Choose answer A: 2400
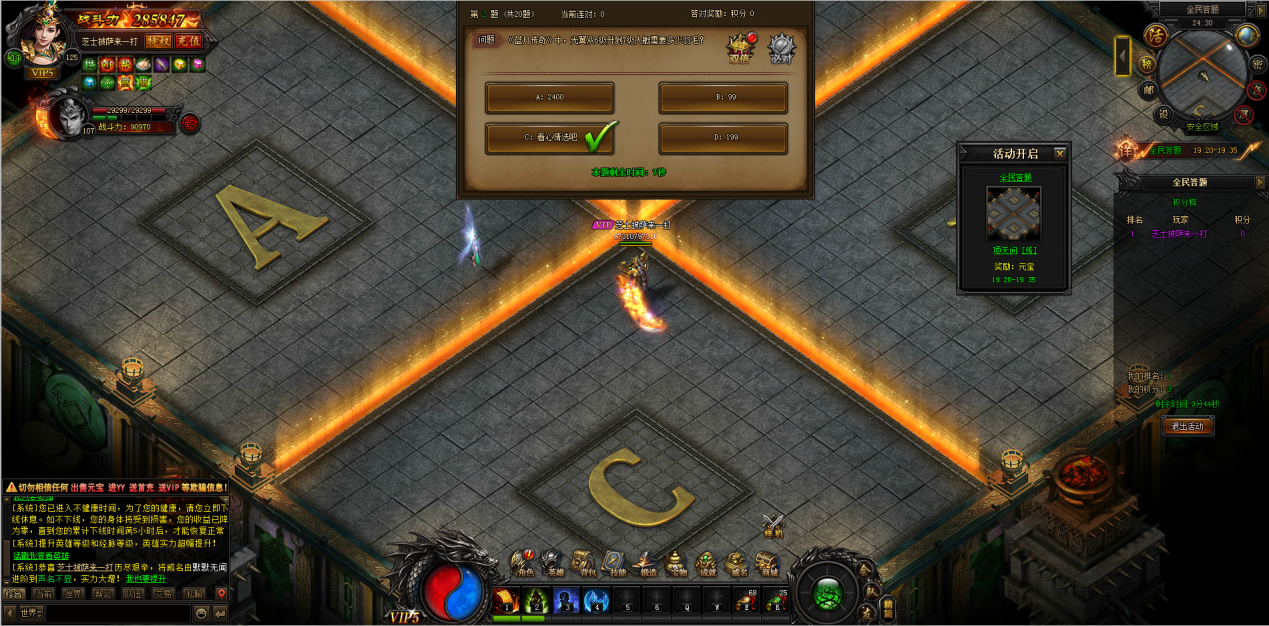Viewport: 1269px width, 626px height. (549, 98)
